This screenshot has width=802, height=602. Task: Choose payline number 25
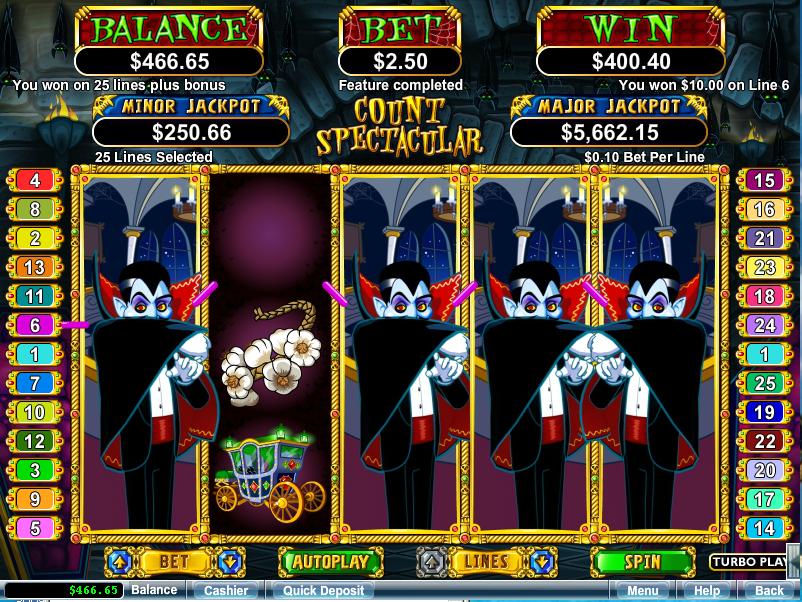(x=764, y=384)
